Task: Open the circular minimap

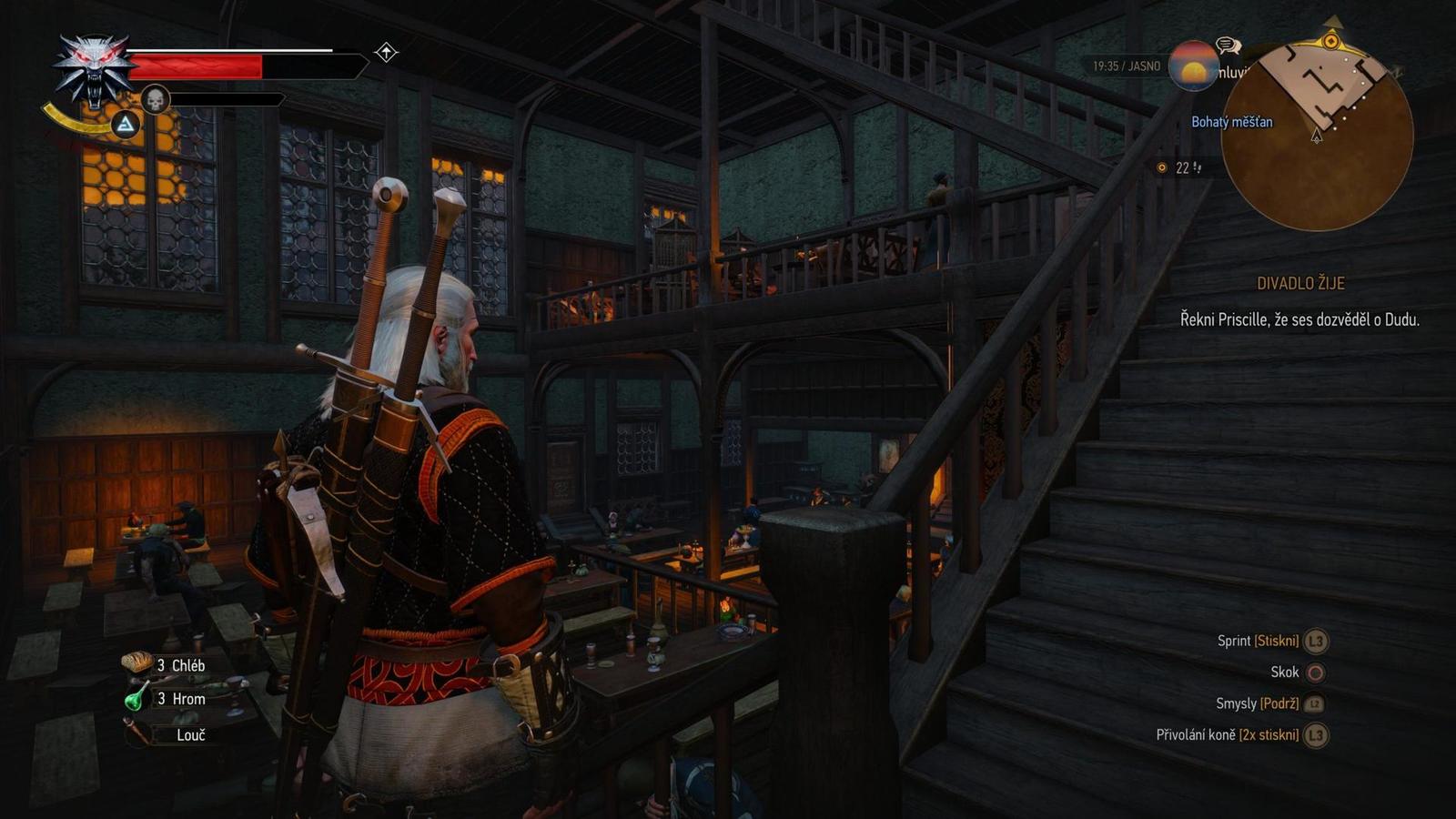Action: tap(1317, 135)
